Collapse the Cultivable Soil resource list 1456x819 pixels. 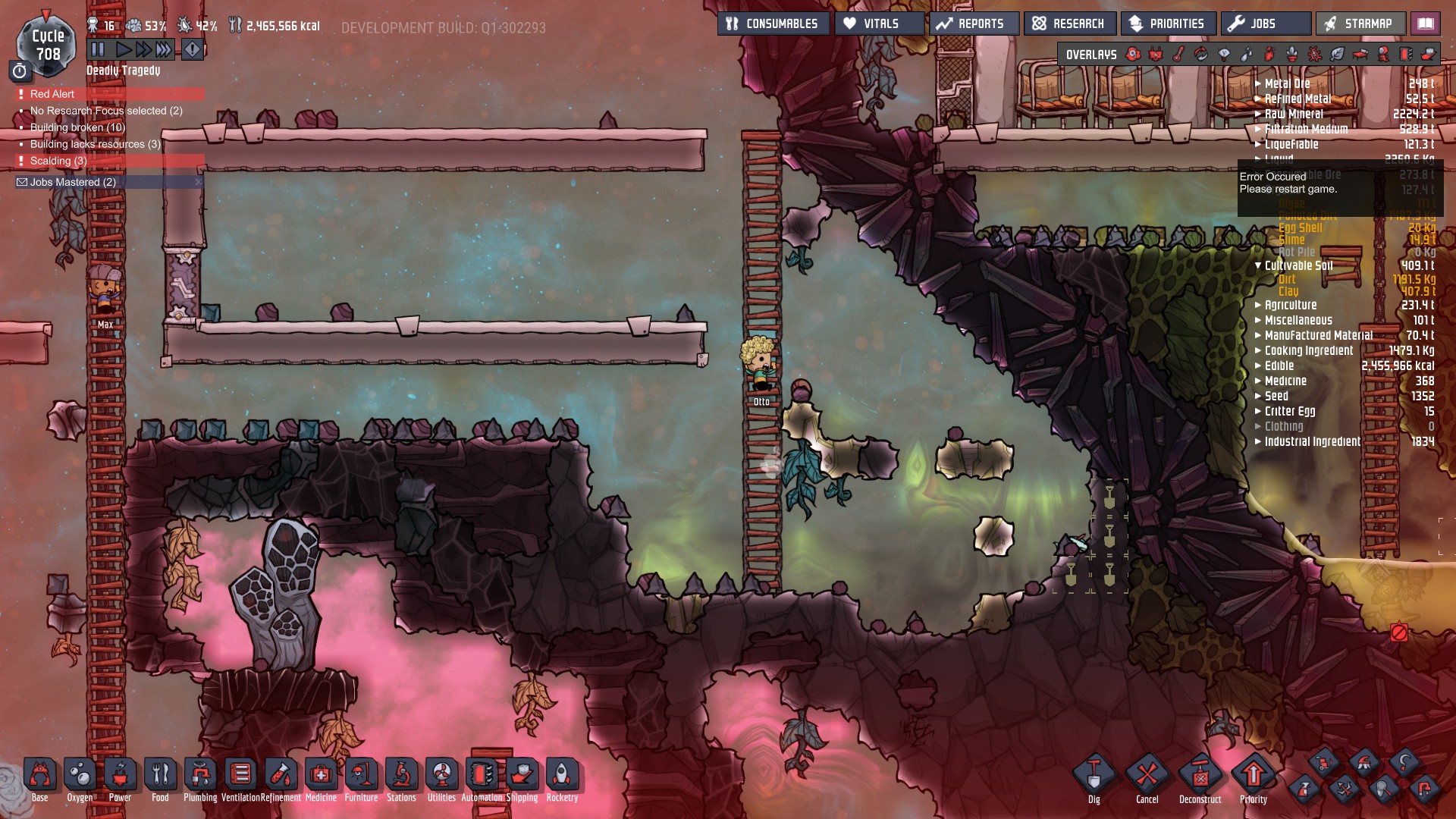point(1258,265)
